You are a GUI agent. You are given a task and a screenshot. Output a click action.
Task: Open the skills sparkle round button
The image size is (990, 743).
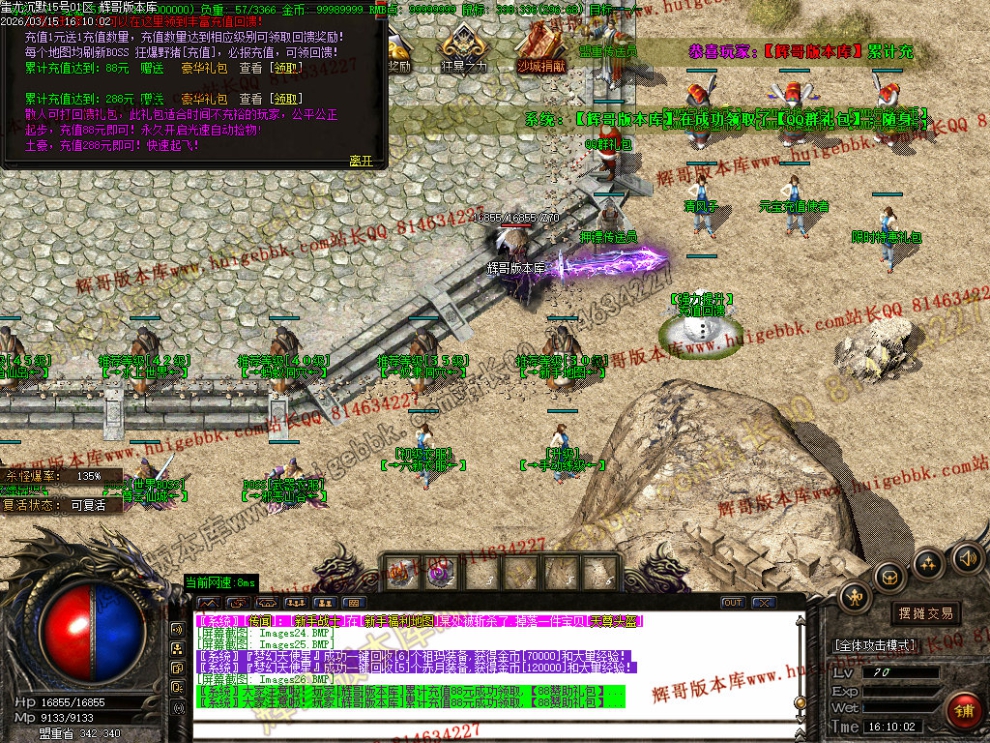[x=928, y=563]
